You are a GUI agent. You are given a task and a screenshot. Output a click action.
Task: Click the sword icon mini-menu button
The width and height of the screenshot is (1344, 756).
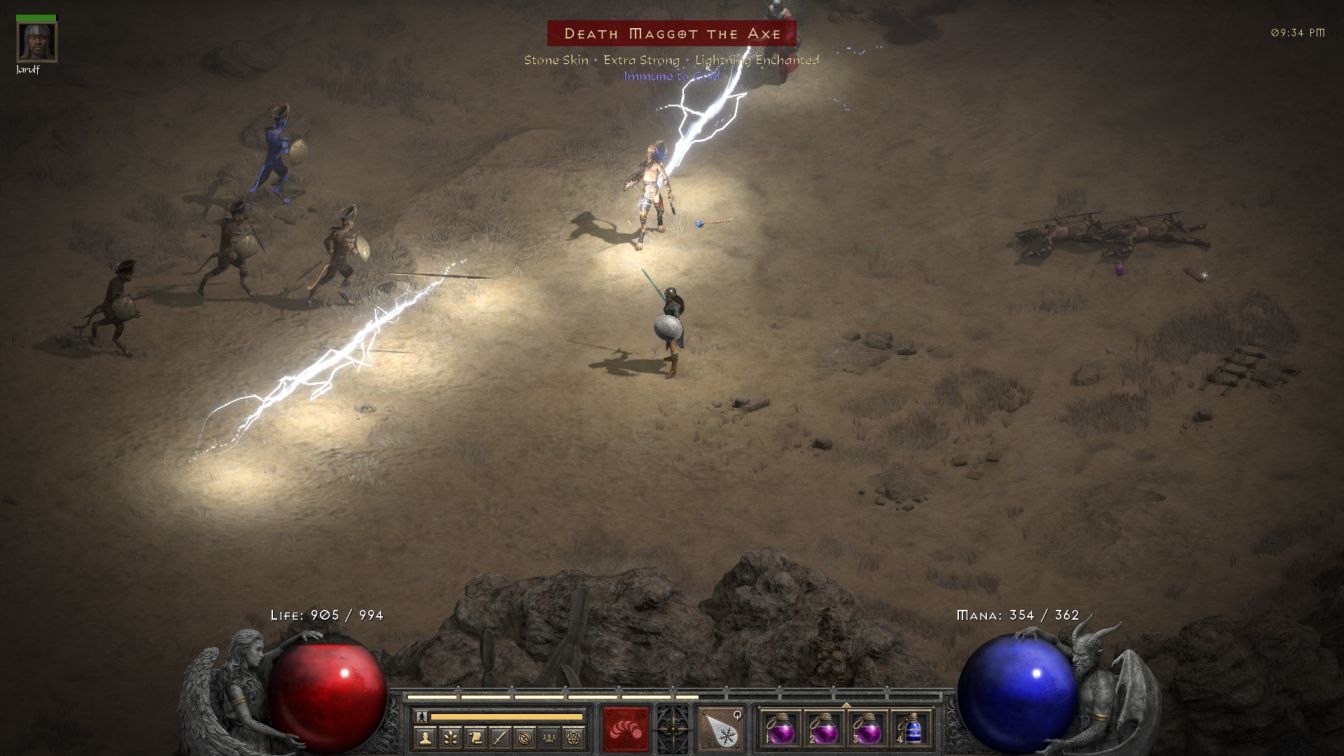[x=500, y=737]
